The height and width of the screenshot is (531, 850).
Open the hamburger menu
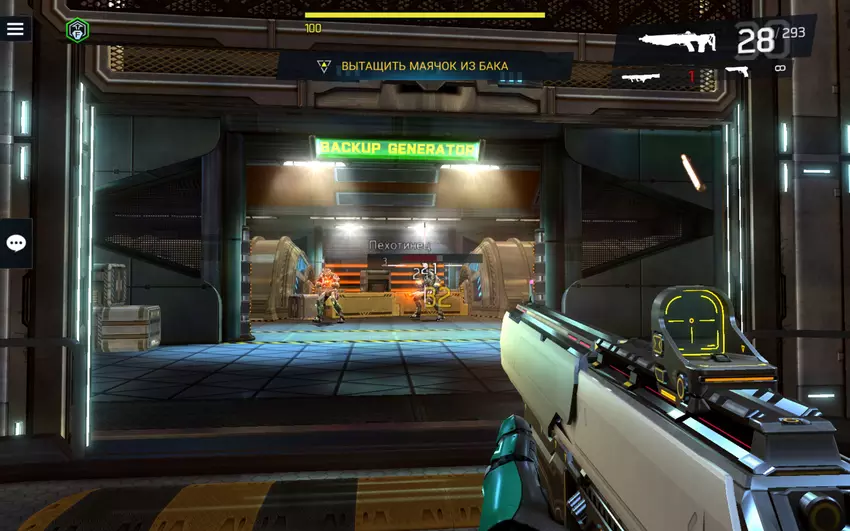[x=15, y=29]
